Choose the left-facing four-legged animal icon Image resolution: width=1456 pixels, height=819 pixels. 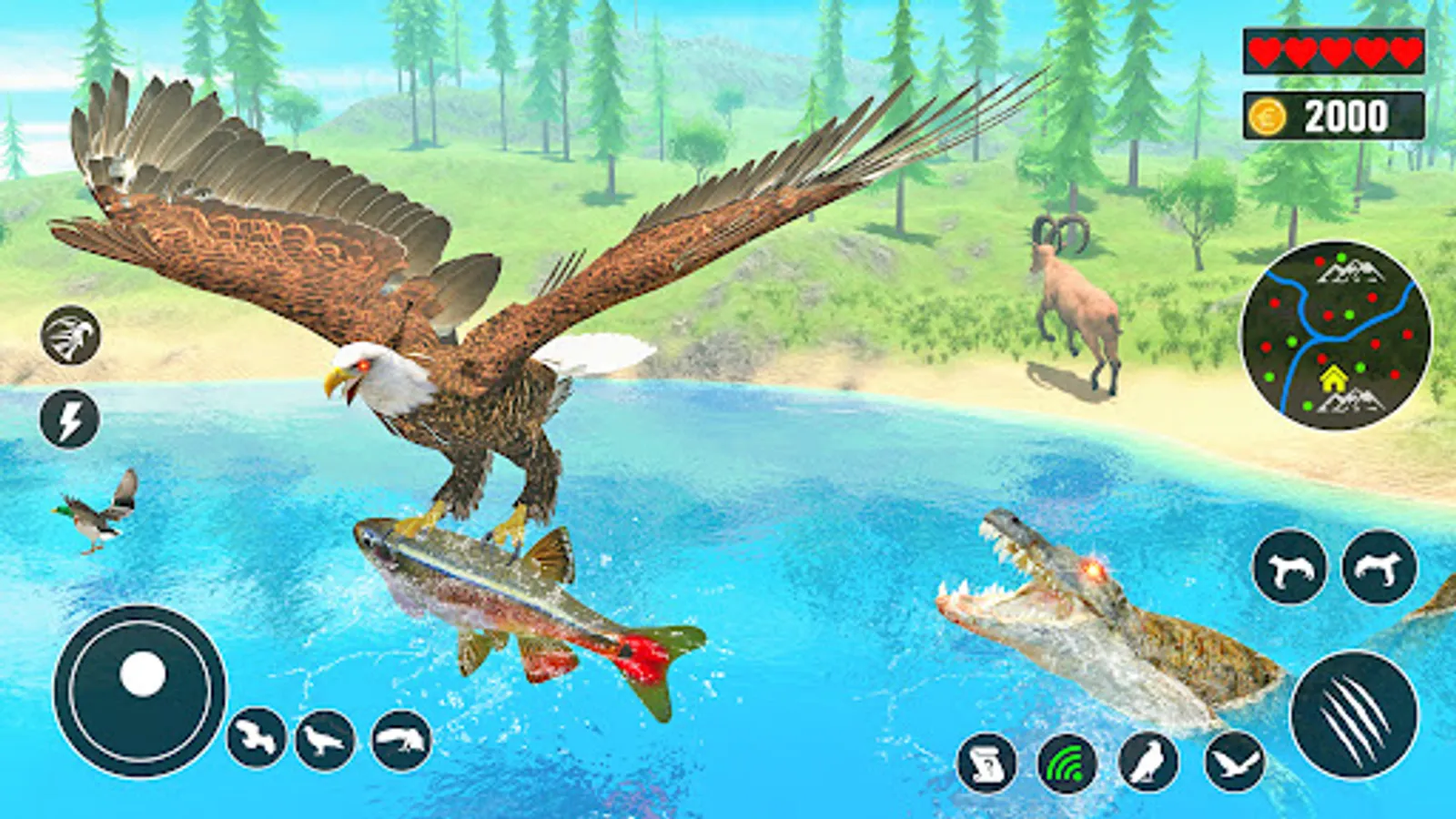point(1289,568)
